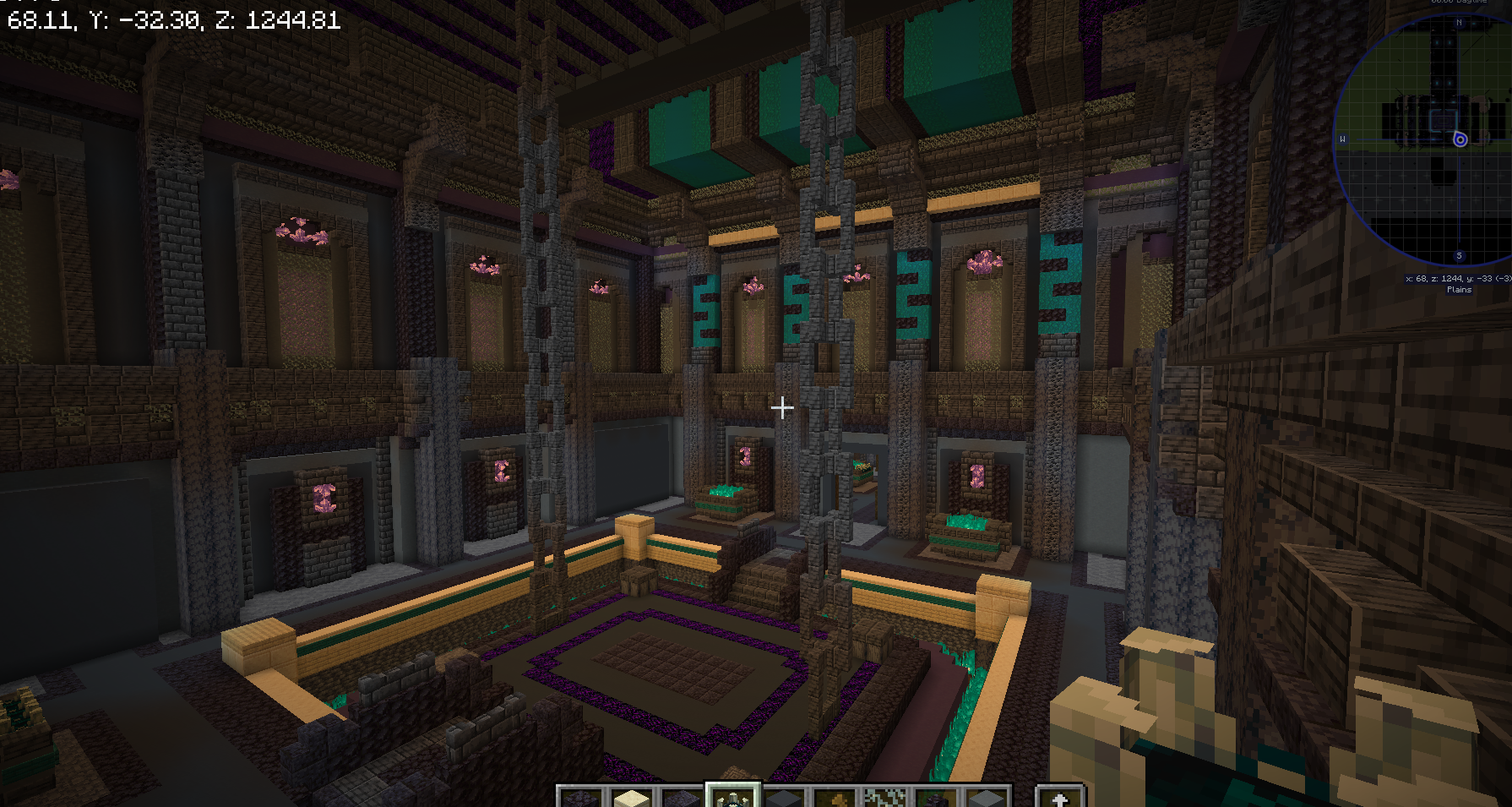Click the player position arrow inside the minimap
The width and height of the screenshot is (1512, 807).
pyautogui.click(x=1460, y=139)
